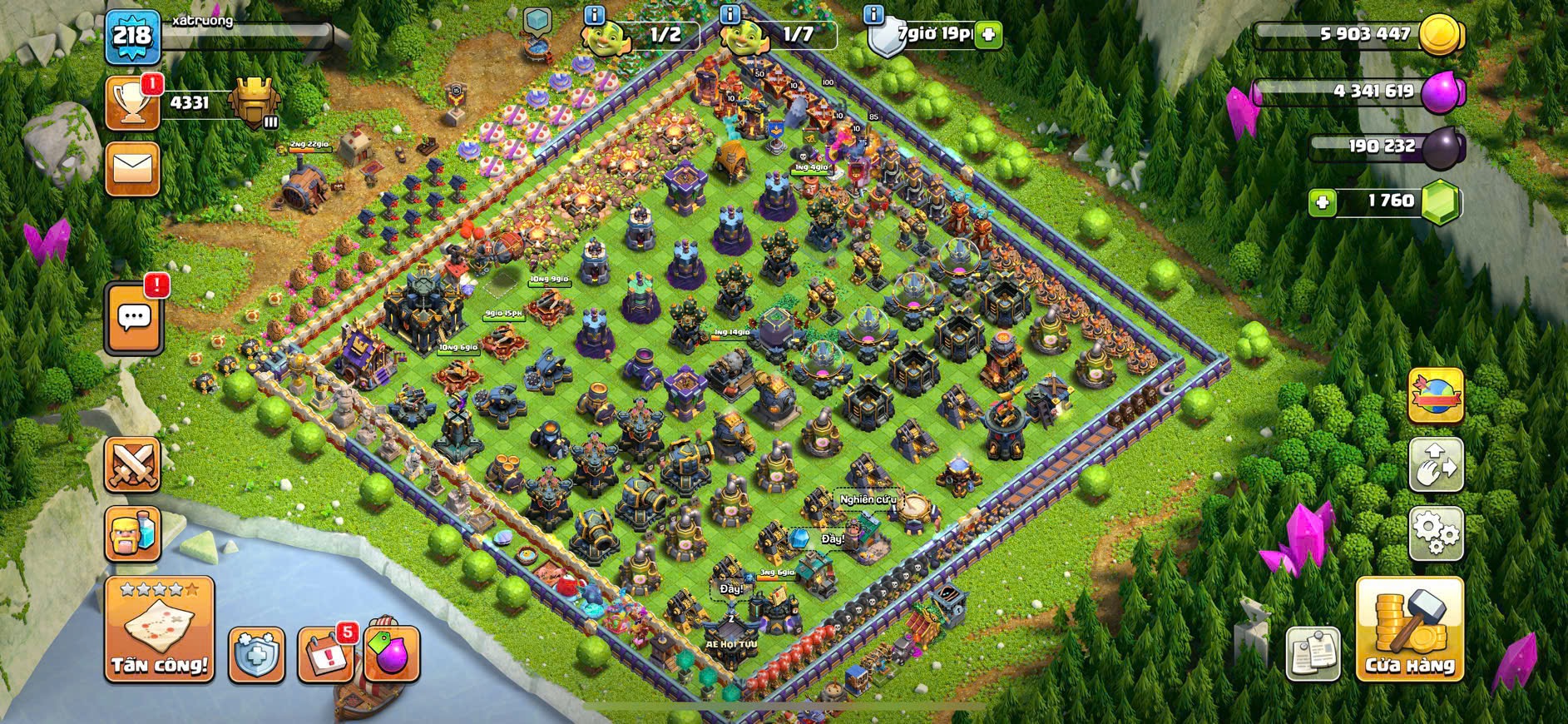This screenshot has height=724, width=1568.
Task: Show info for the shield timer
Action: (873, 14)
